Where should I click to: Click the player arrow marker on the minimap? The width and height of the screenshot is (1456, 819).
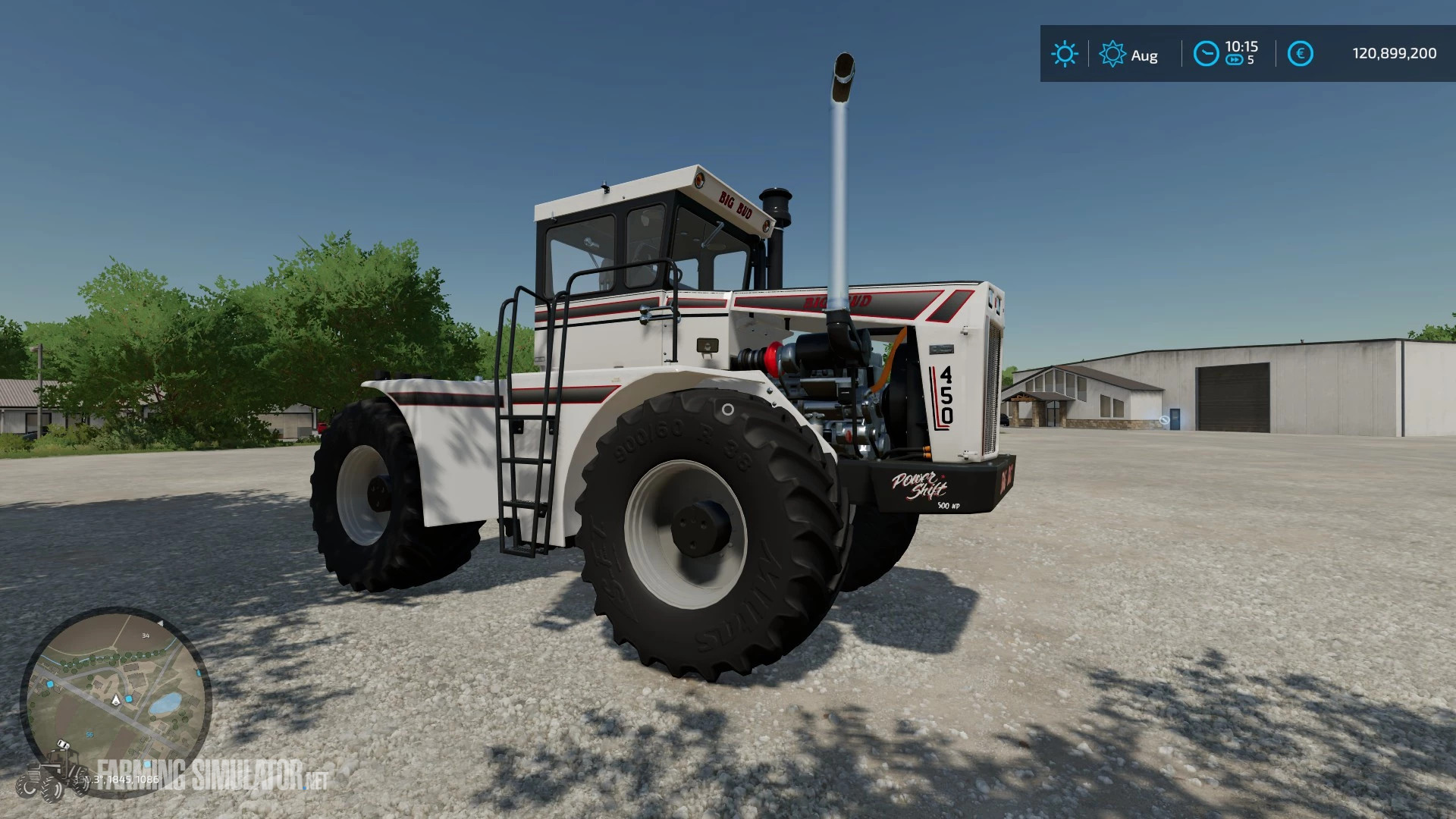[x=115, y=701]
